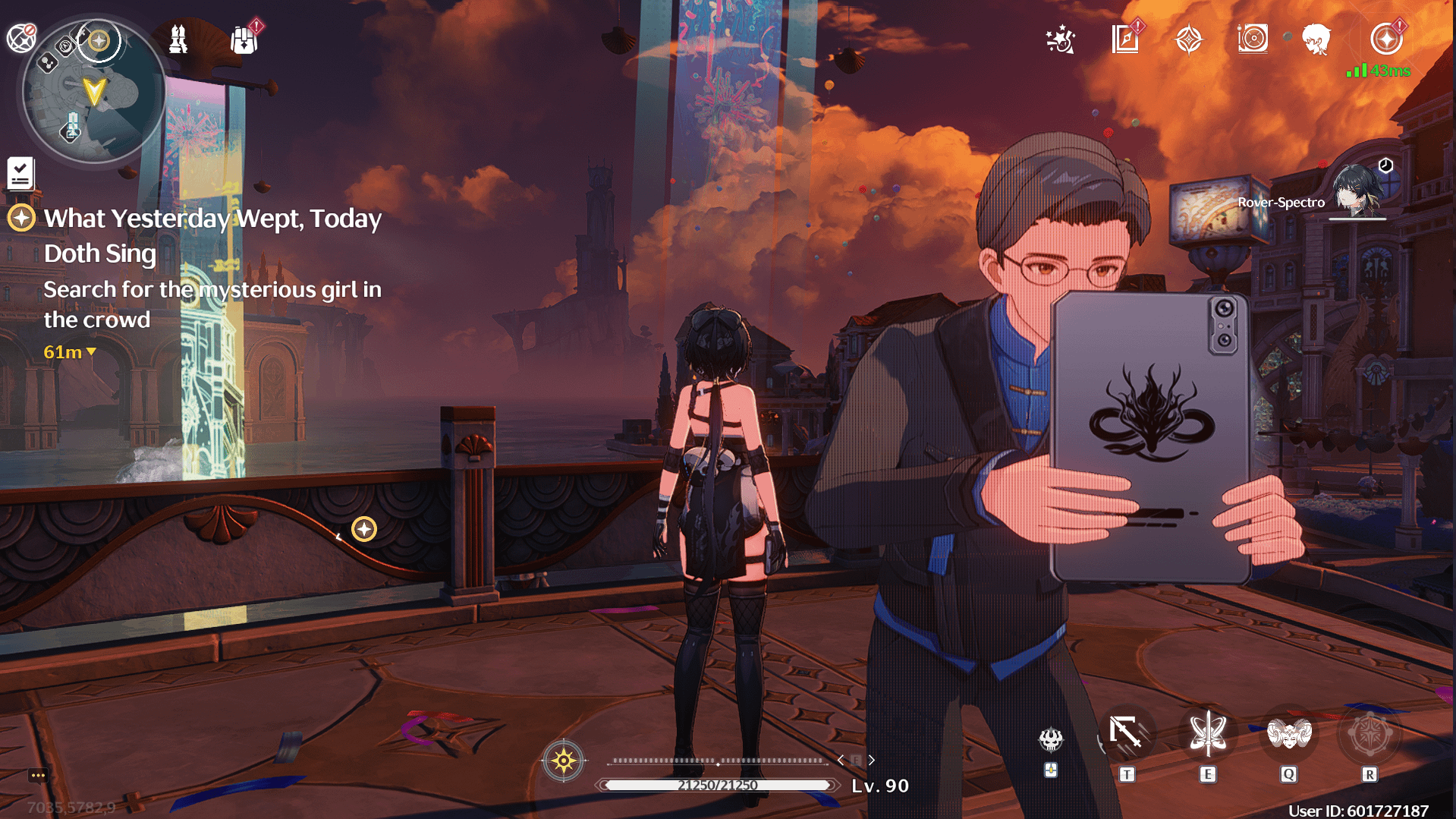Activate the butterfly Resonance Skill icon
This screenshot has width=1456, height=819.
click(x=1207, y=735)
